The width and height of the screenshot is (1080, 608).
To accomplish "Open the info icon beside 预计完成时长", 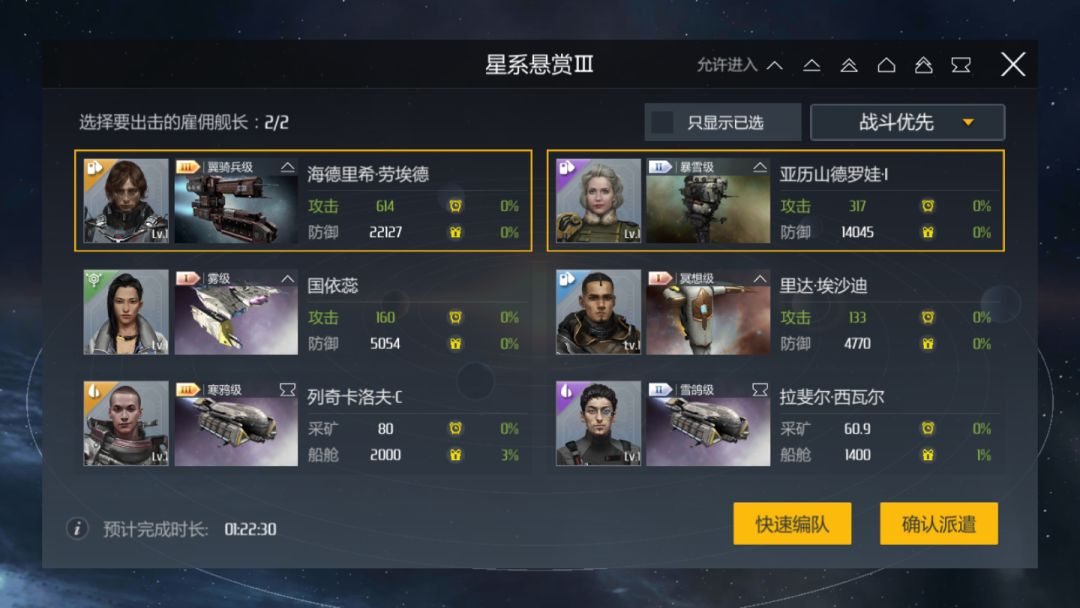I will pos(77,528).
